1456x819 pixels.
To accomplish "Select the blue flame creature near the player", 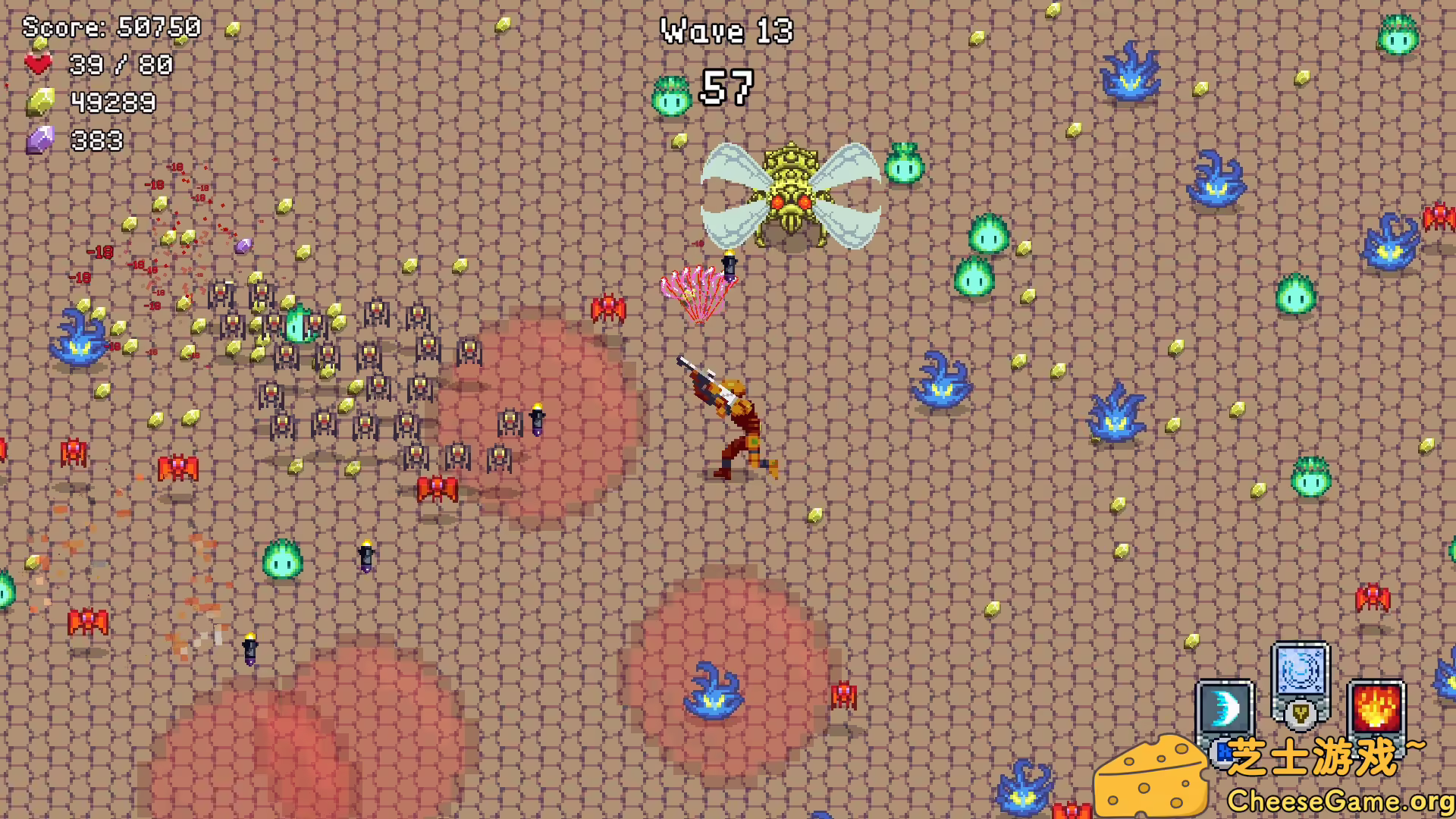I will tap(940, 379).
